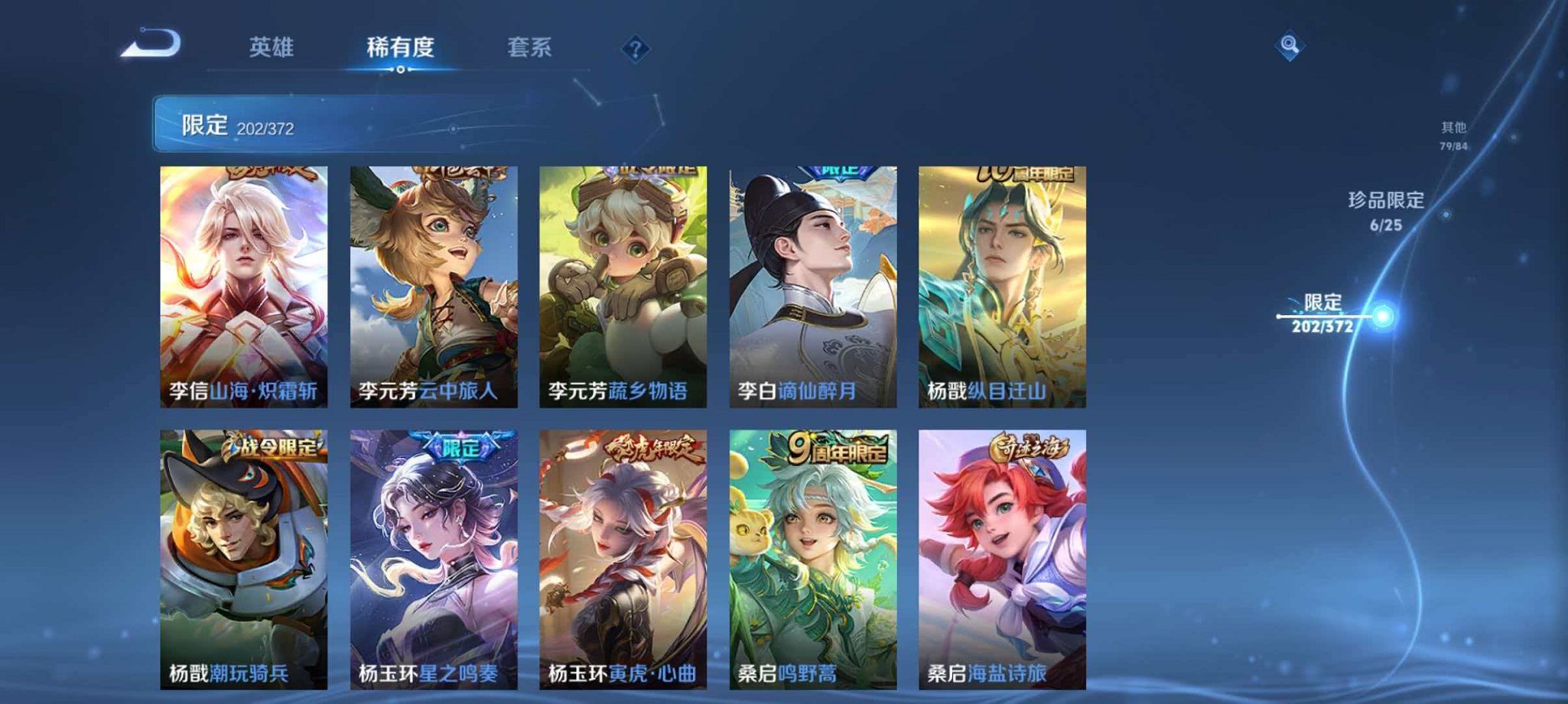Viewport: 1568px width, 704px height.
Task: Switch to the 套系 tab
Action: coord(531,47)
